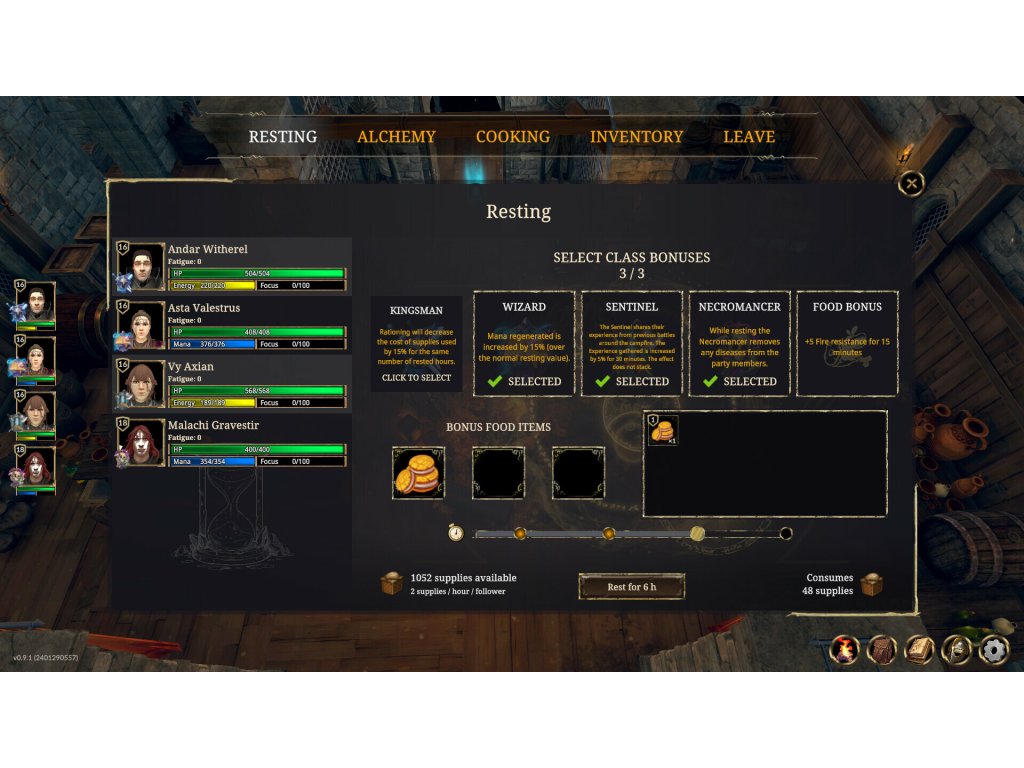The height and width of the screenshot is (768, 1024).
Task: Select the first bonus food slot with pancakes
Action: pyautogui.click(x=418, y=473)
